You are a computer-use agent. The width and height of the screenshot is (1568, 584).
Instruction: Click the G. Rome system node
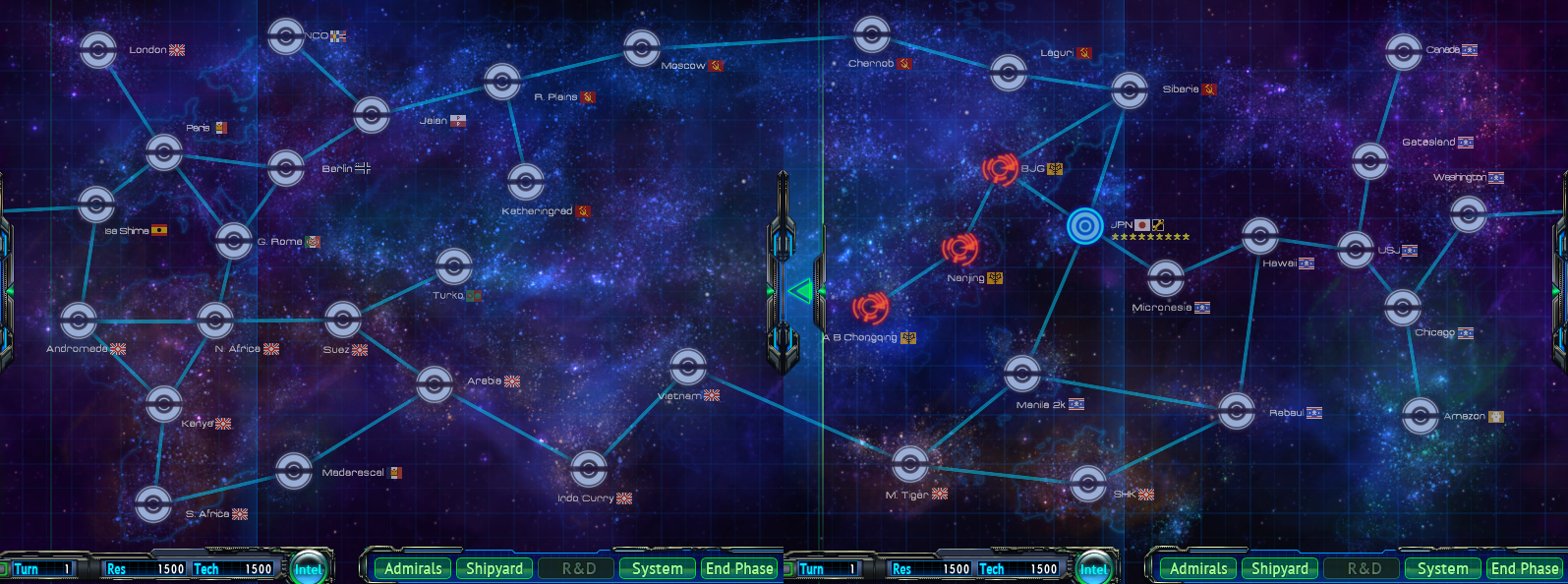234,240
